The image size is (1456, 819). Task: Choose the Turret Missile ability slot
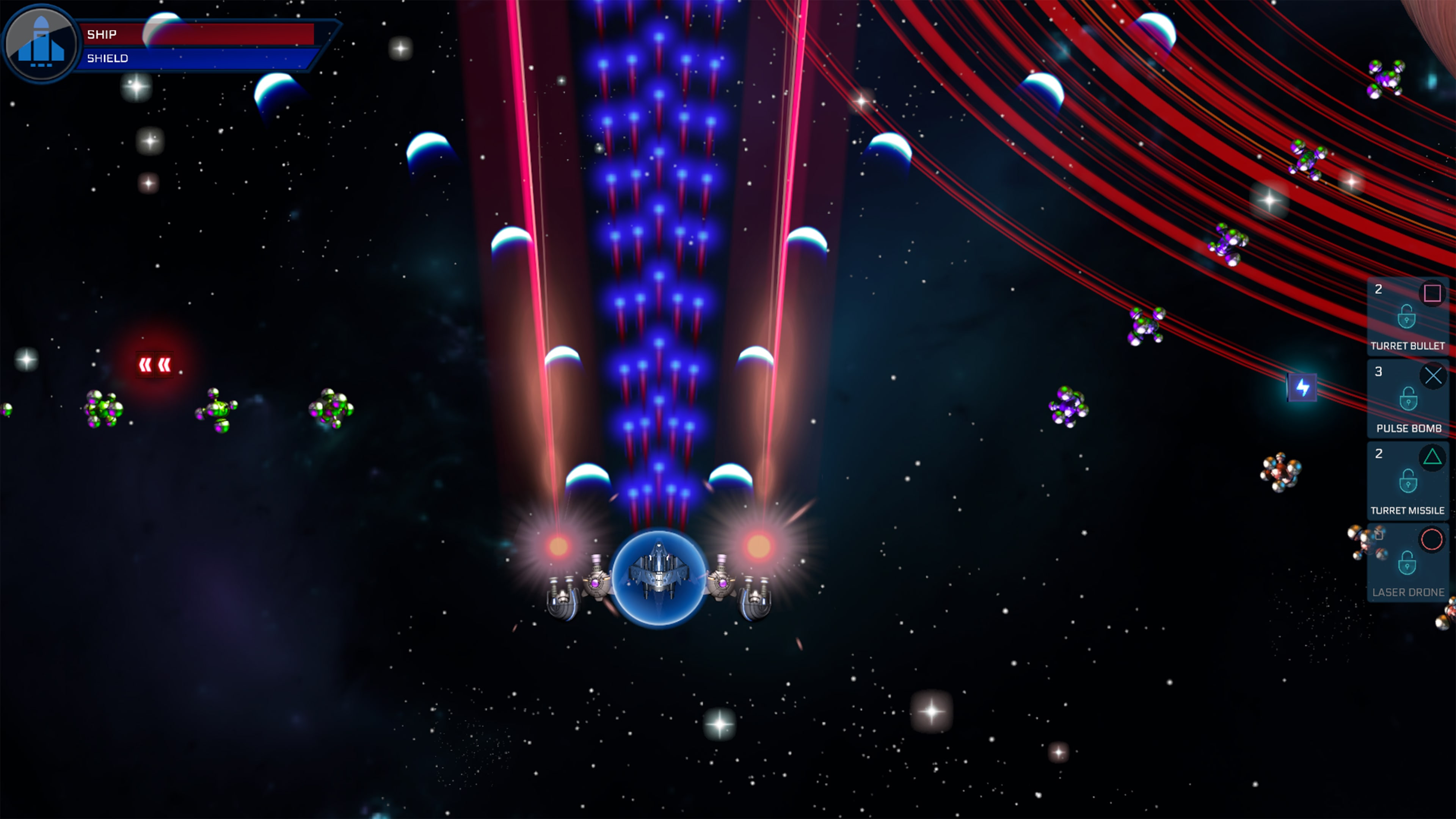click(1407, 481)
